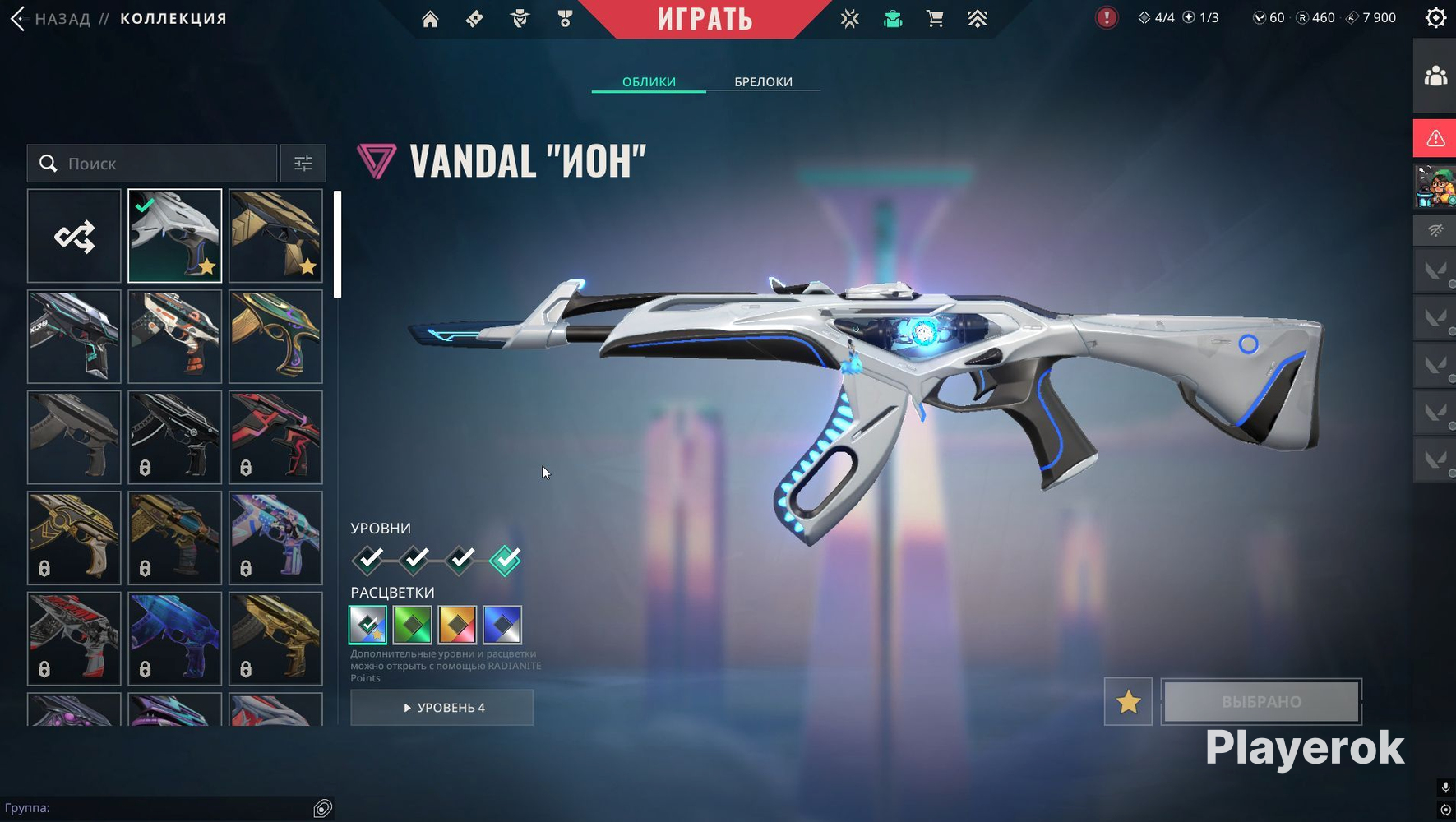Viewport: 1456px width, 822px height.
Task: Go back via the НАЗАД button
Action: pos(51,18)
